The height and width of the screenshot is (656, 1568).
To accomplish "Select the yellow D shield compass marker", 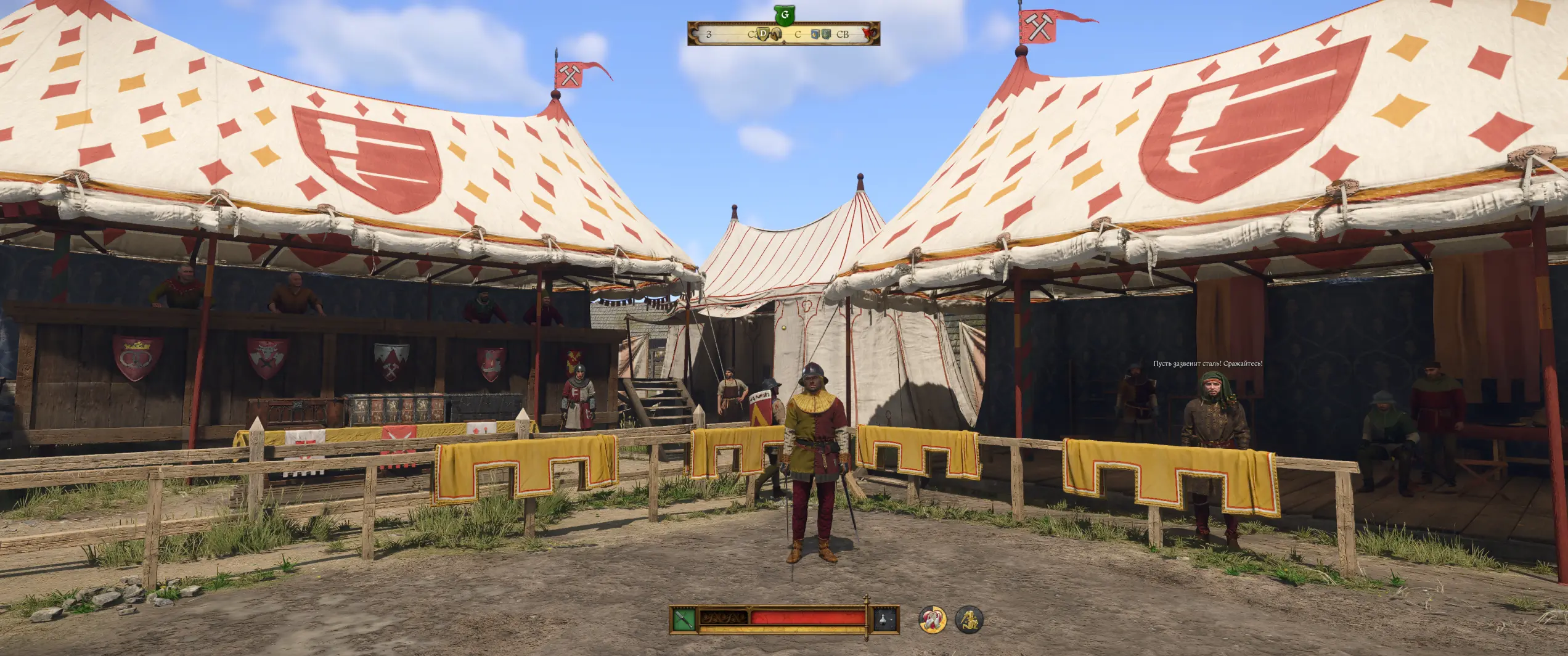I will pyautogui.click(x=763, y=34).
